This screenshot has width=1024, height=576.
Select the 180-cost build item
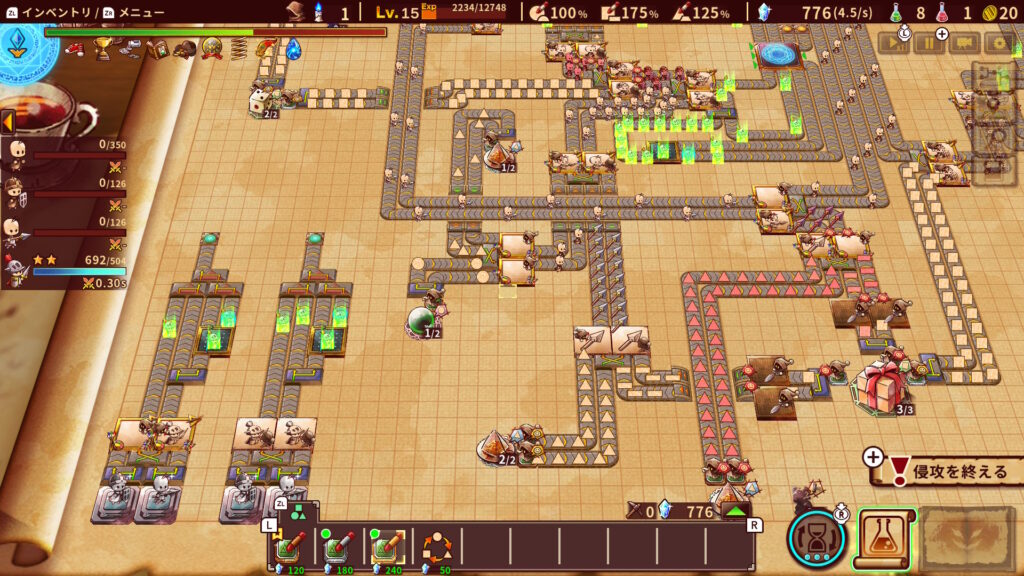(338, 549)
